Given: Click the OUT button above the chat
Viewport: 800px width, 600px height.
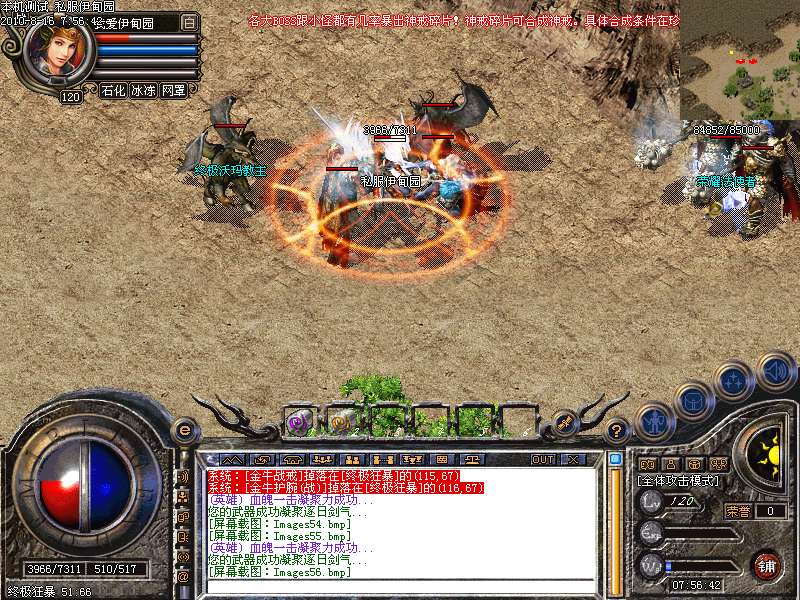Looking at the screenshot, I should [x=542, y=459].
